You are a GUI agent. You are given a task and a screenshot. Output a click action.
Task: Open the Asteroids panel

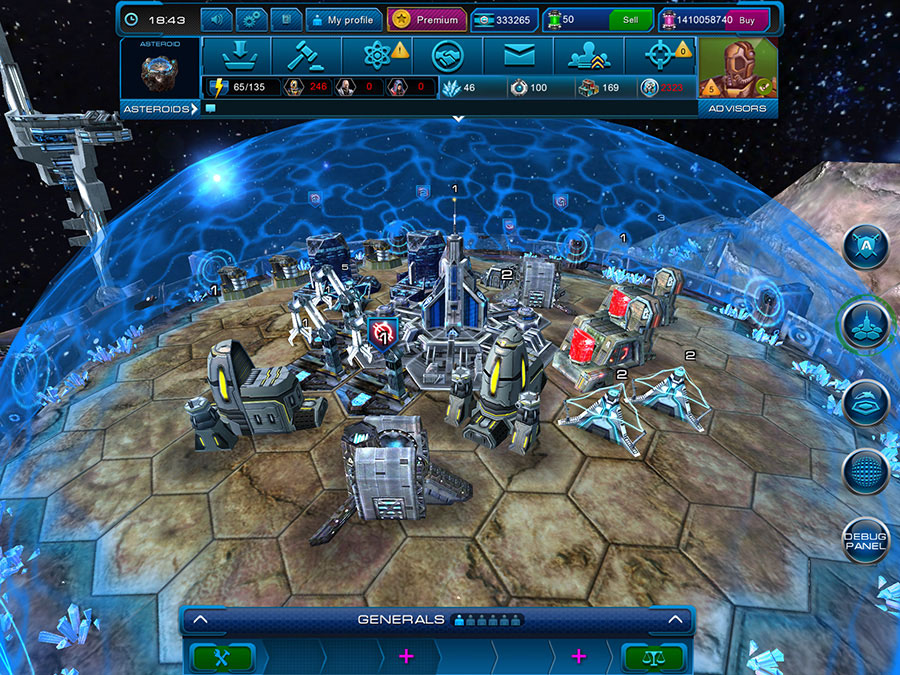pyautogui.click(x=160, y=108)
